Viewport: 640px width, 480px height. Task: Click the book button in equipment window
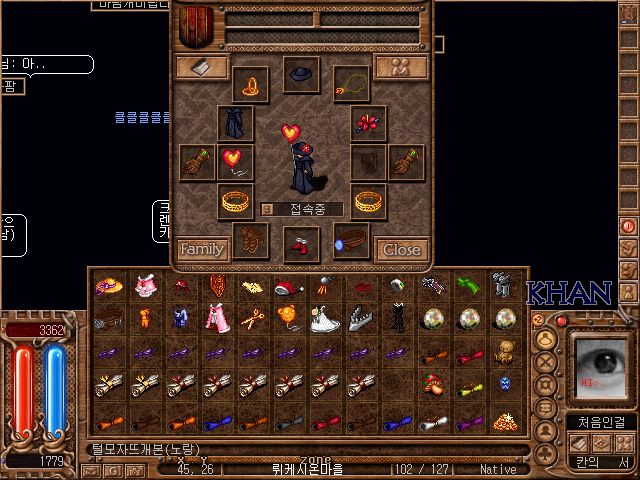pyautogui.click(x=202, y=67)
